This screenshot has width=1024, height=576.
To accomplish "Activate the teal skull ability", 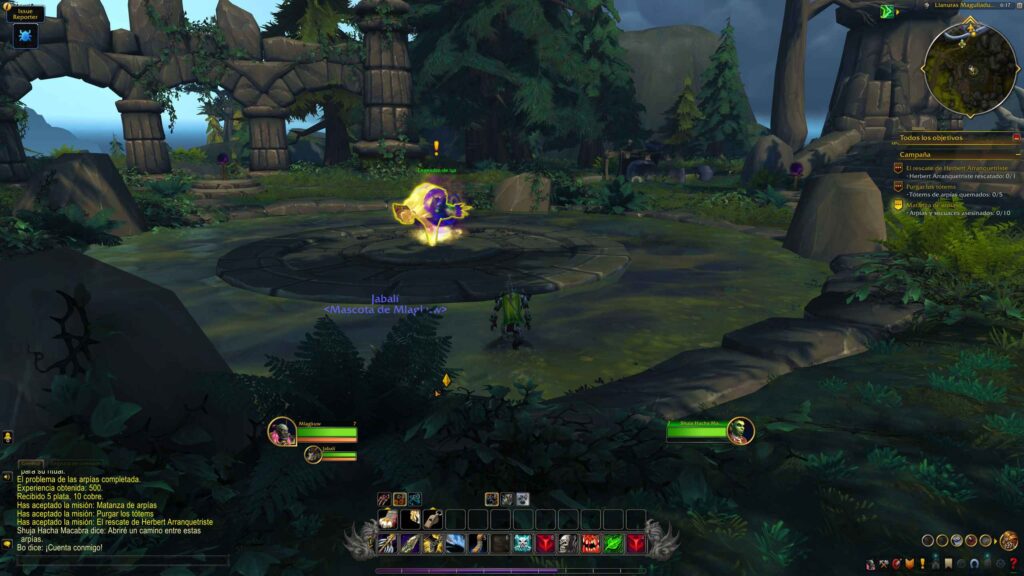I will pos(522,543).
